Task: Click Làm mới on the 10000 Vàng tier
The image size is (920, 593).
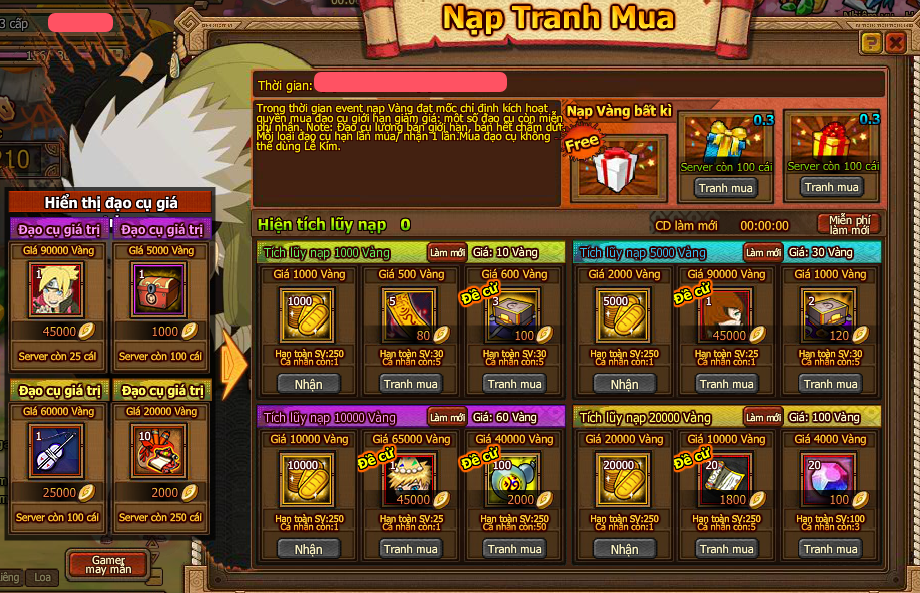Action: [x=447, y=417]
